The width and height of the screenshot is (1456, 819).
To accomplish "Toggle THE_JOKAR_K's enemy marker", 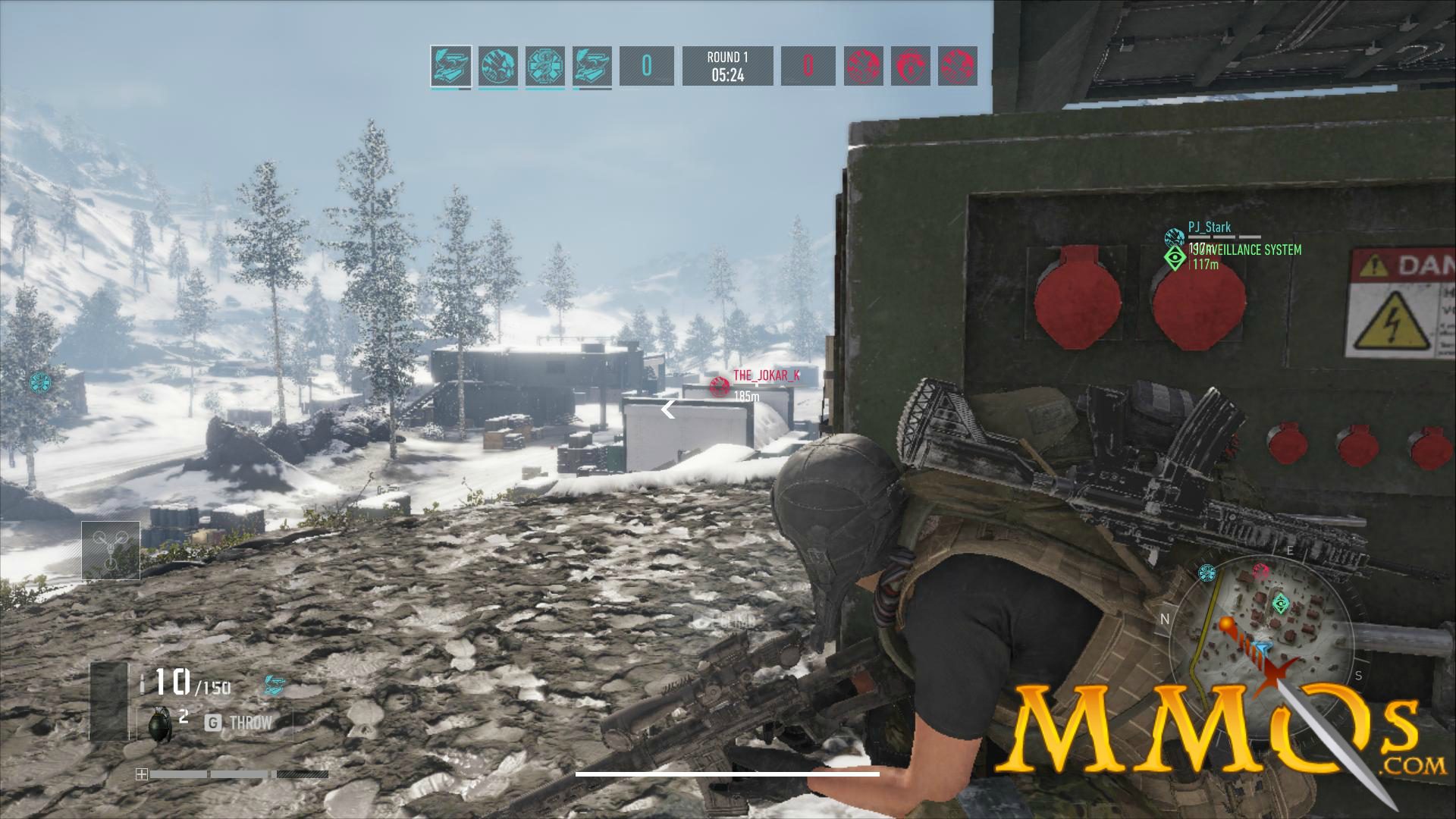I will [719, 384].
